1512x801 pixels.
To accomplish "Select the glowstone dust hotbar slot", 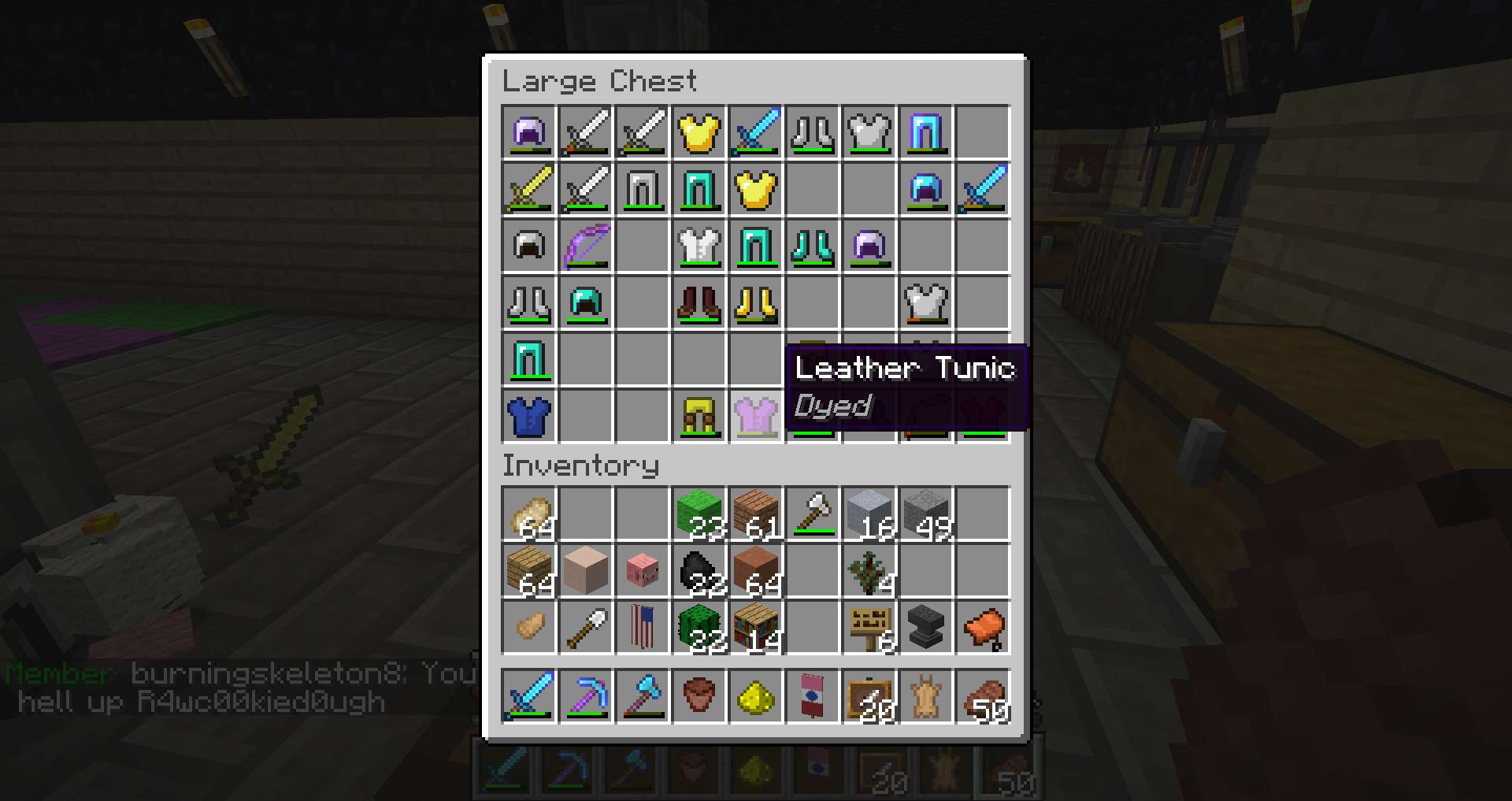I will pos(756,696).
